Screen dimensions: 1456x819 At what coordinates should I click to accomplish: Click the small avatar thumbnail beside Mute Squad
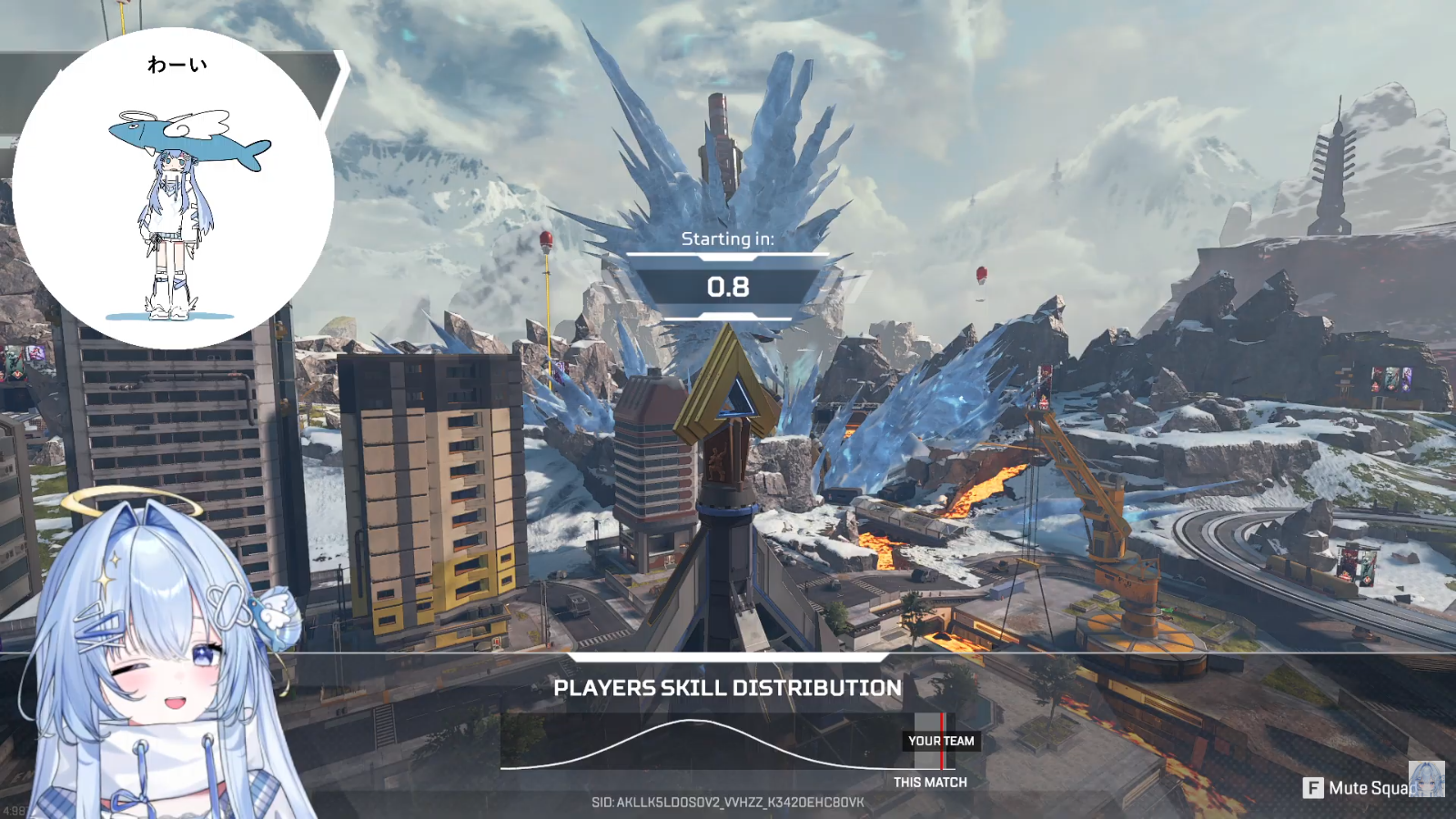tap(1427, 780)
